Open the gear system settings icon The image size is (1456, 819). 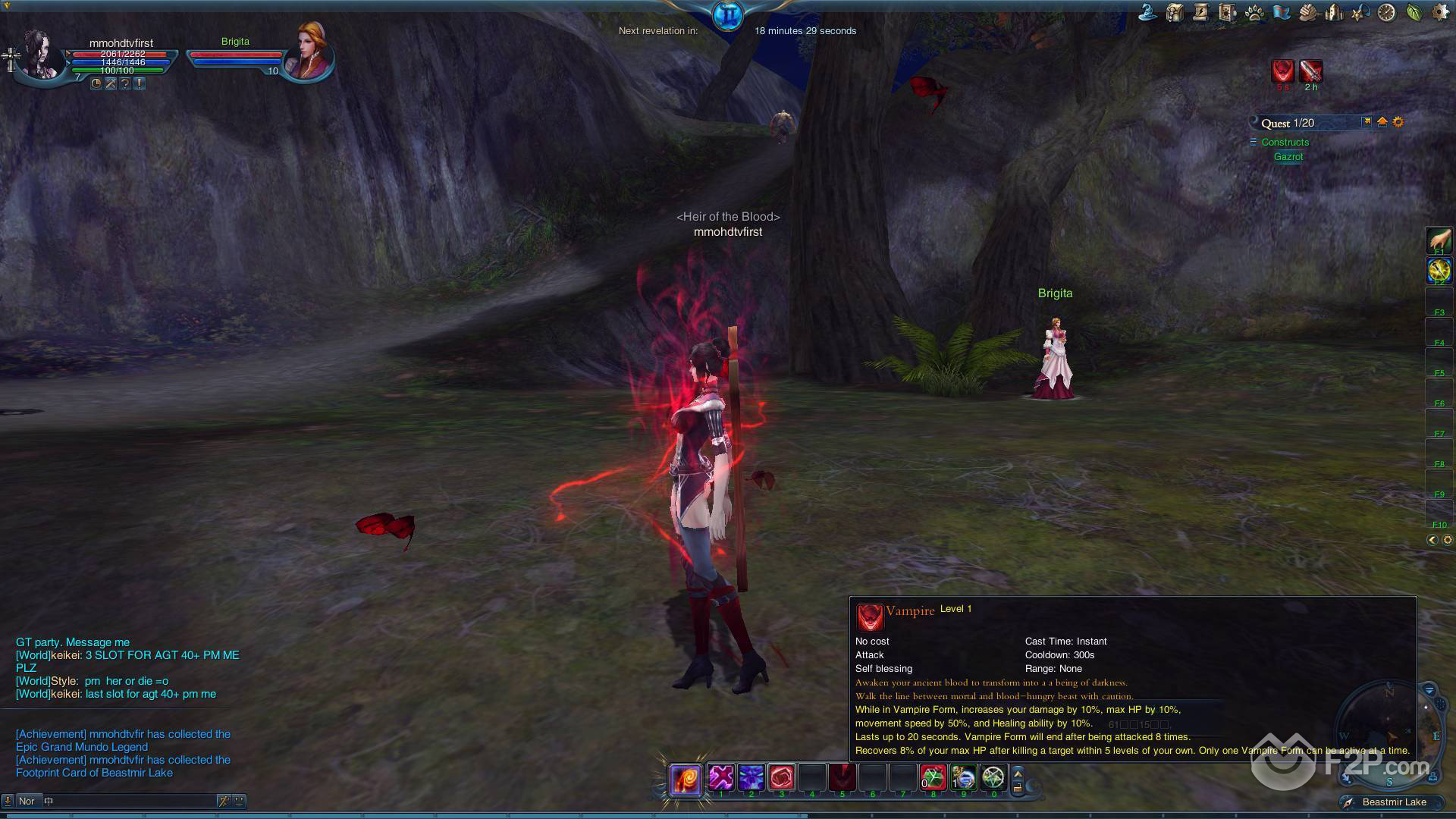(x=1440, y=12)
